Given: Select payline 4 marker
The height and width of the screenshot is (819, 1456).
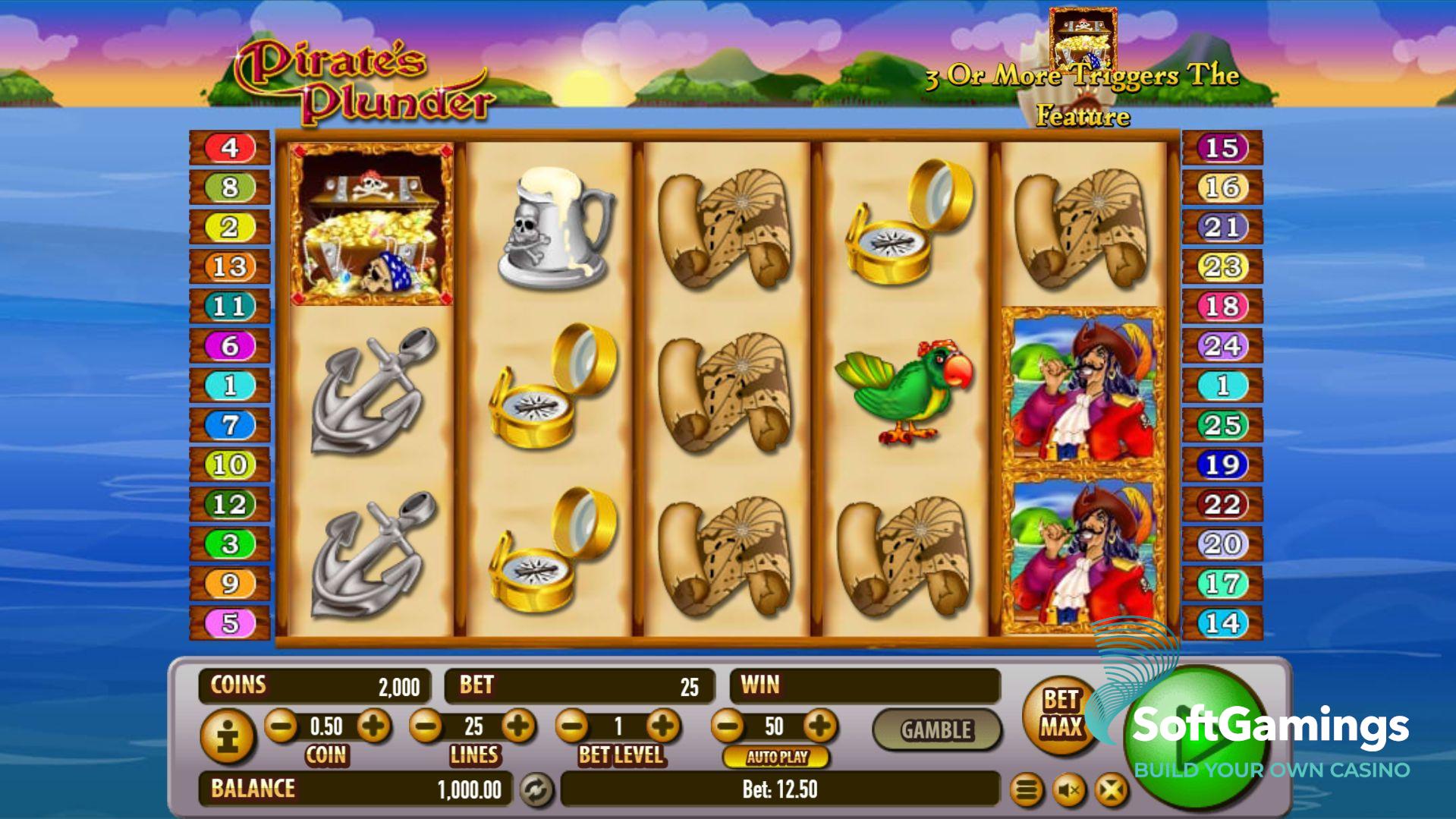Looking at the screenshot, I should [230, 147].
